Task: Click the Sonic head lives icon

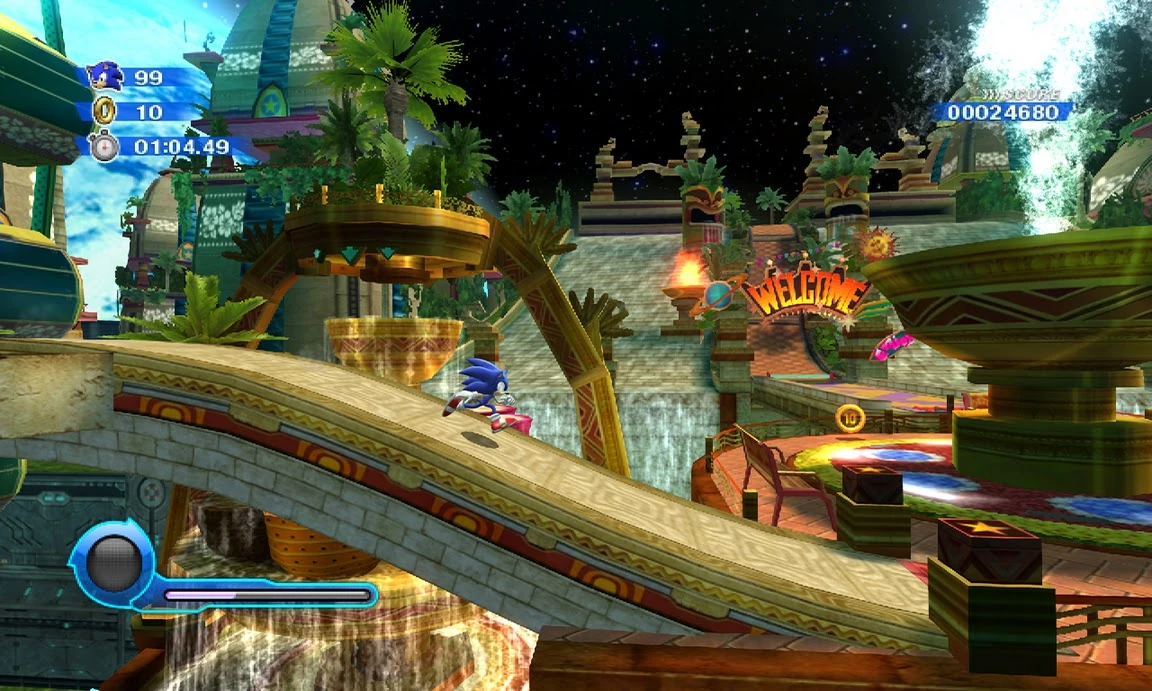Action: pyautogui.click(x=105, y=76)
